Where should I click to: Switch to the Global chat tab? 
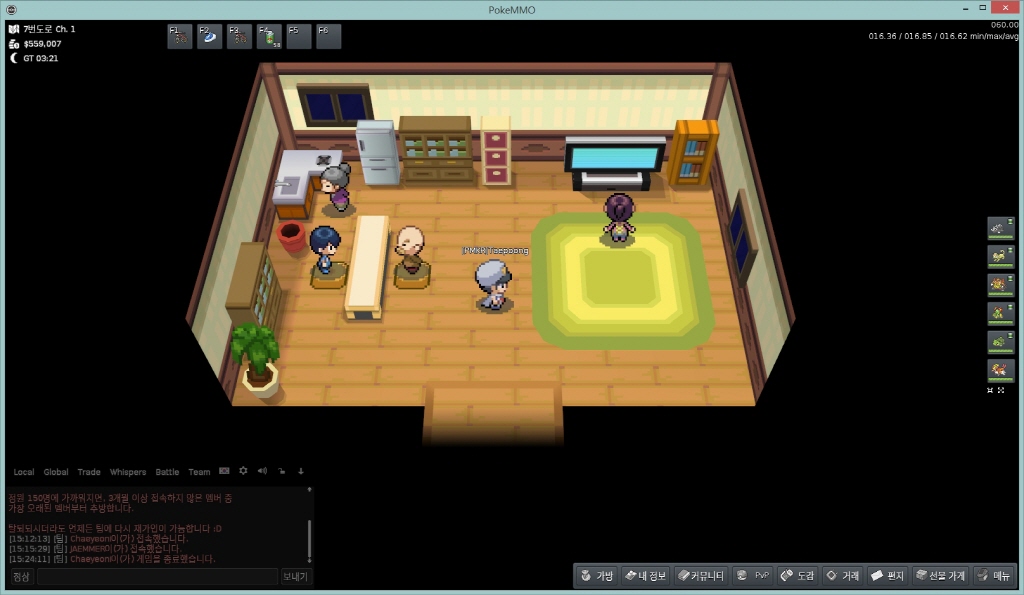coord(56,472)
